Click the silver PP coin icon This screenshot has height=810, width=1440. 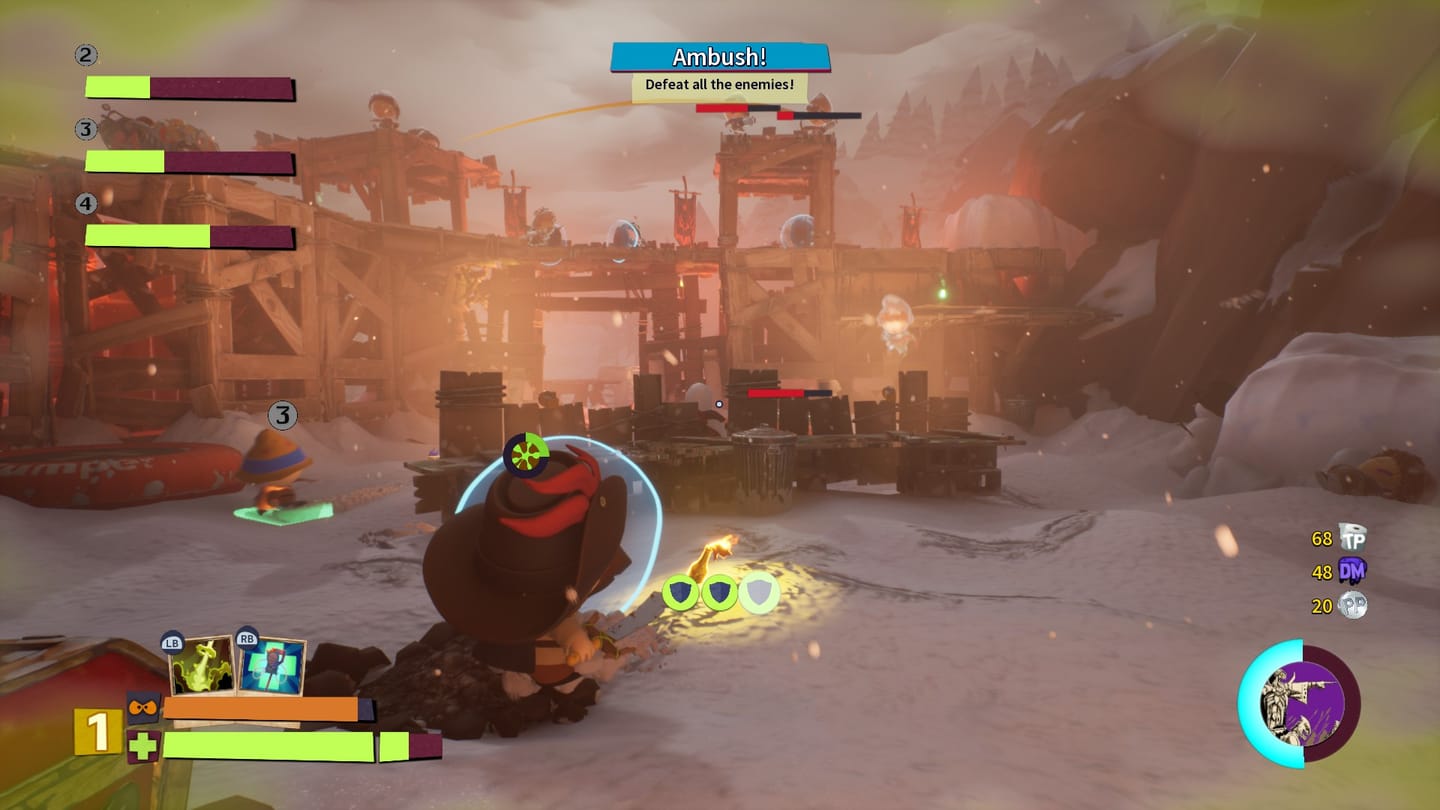pyautogui.click(x=1352, y=605)
